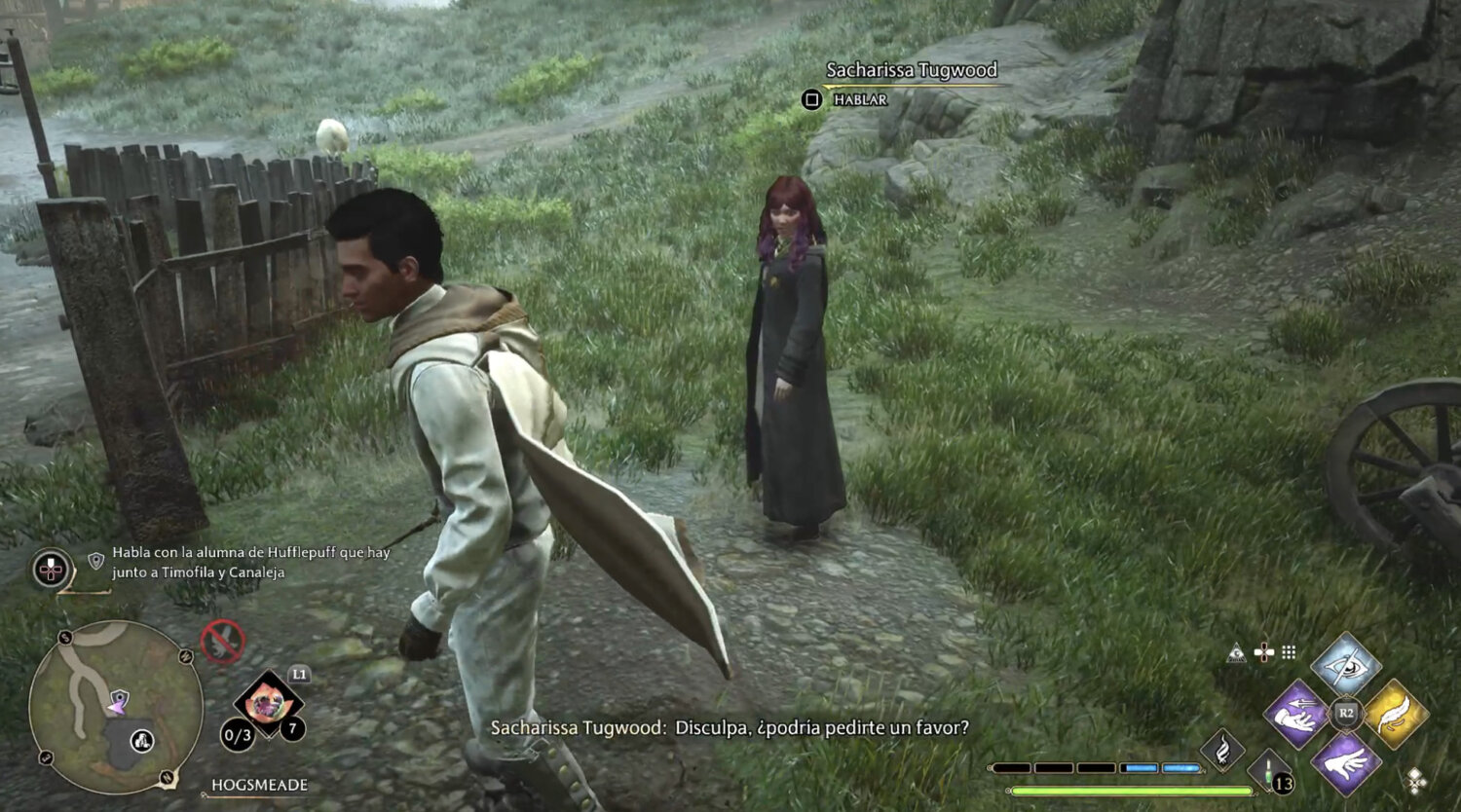Select the quest shield marker on minimap
The width and height of the screenshot is (1461, 812).
pyautogui.click(x=120, y=697)
